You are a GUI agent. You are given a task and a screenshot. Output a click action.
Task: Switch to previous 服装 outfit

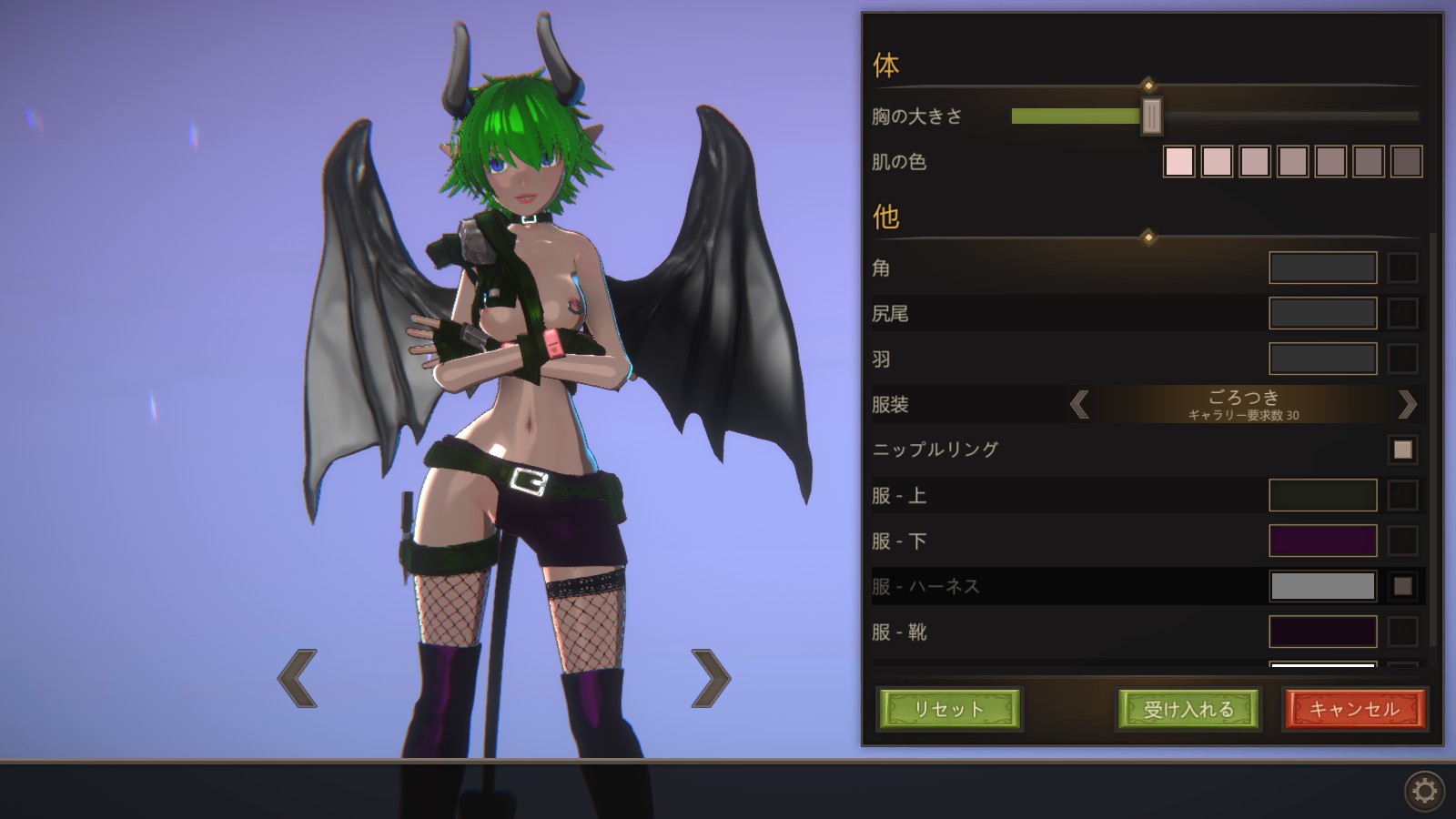coord(1079,404)
